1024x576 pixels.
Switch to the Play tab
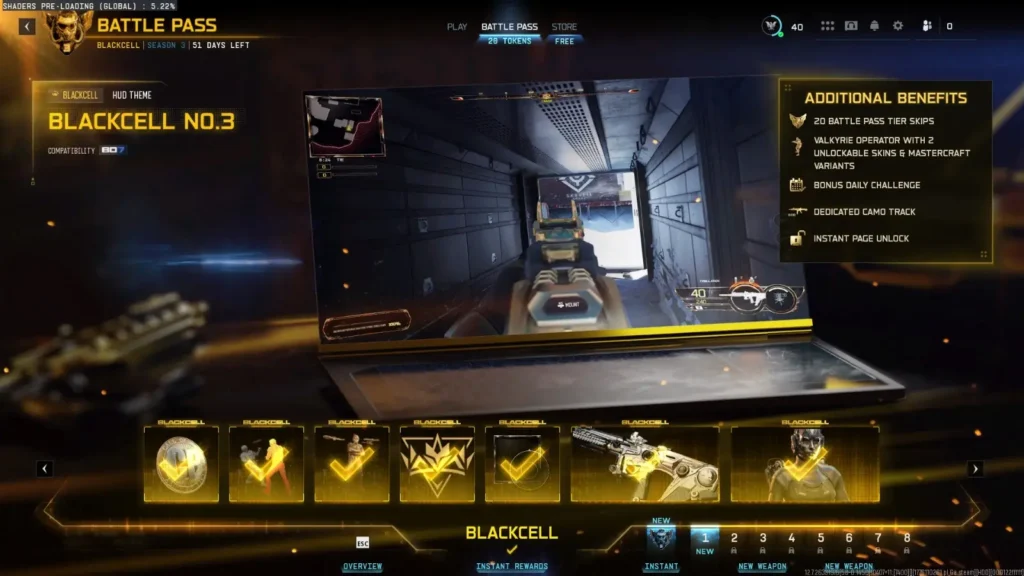pos(457,27)
